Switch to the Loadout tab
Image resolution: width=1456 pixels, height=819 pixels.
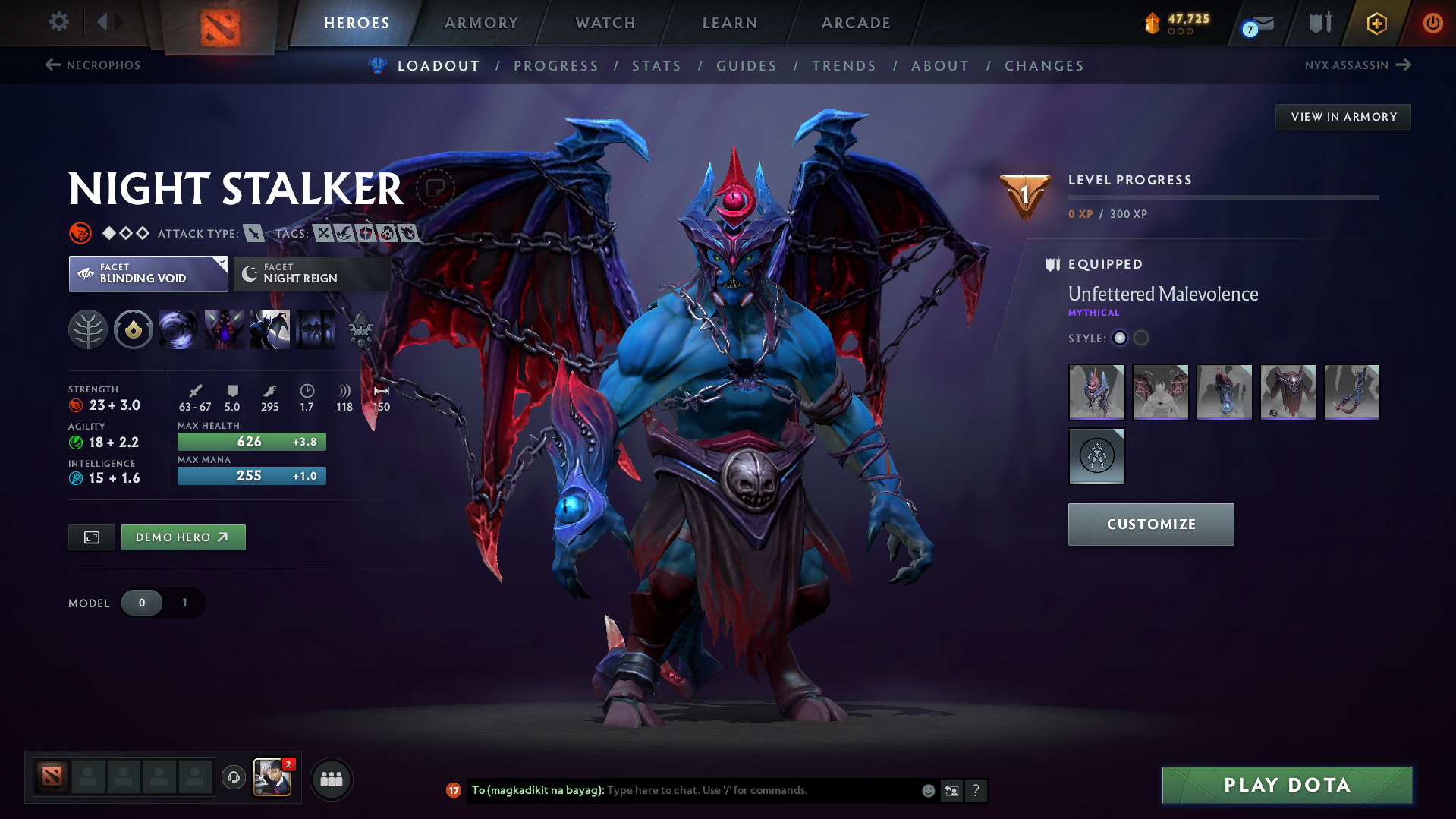(x=439, y=65)
